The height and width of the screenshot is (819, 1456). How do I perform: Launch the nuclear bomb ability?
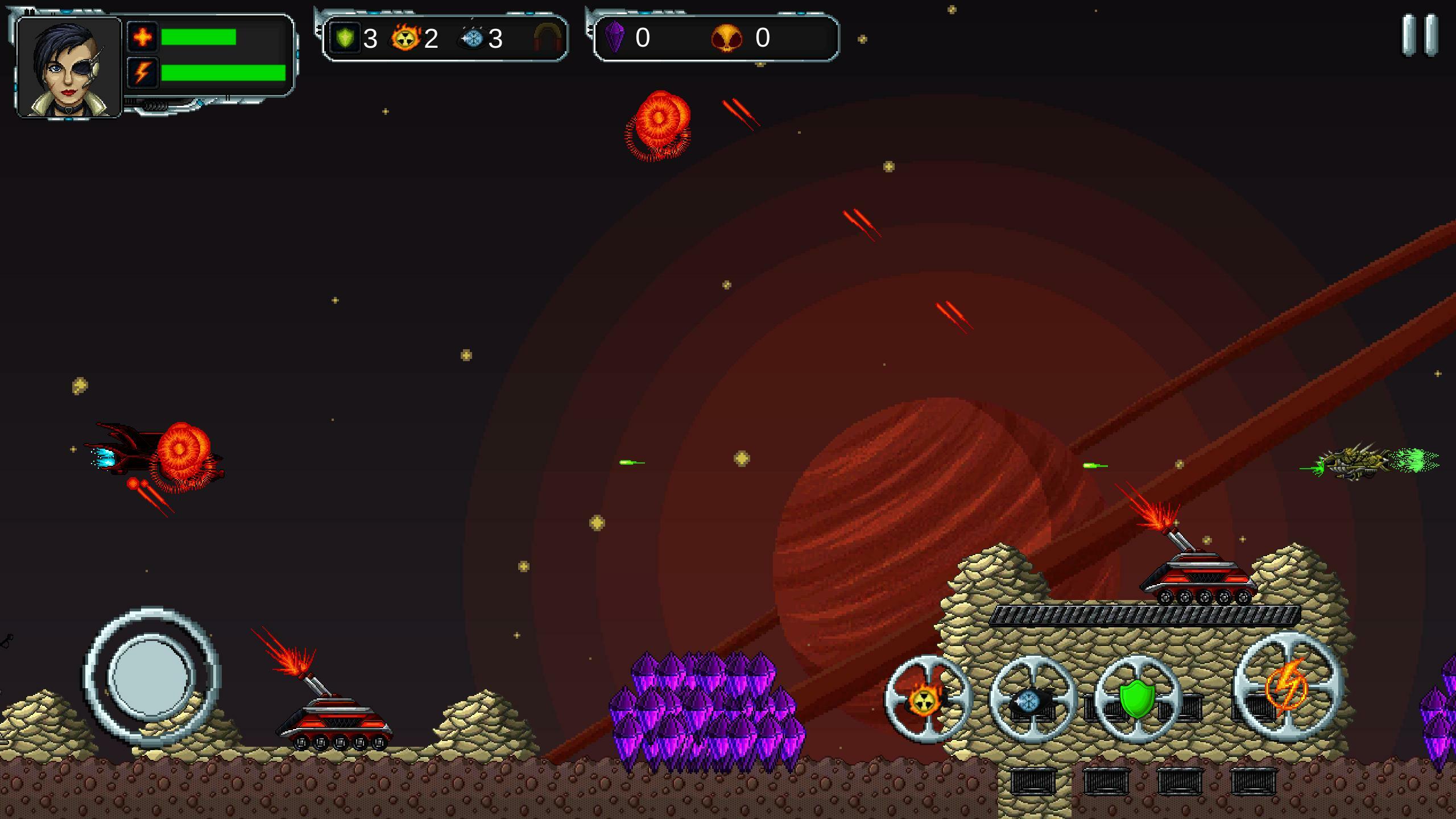click(x=928, y=699)
